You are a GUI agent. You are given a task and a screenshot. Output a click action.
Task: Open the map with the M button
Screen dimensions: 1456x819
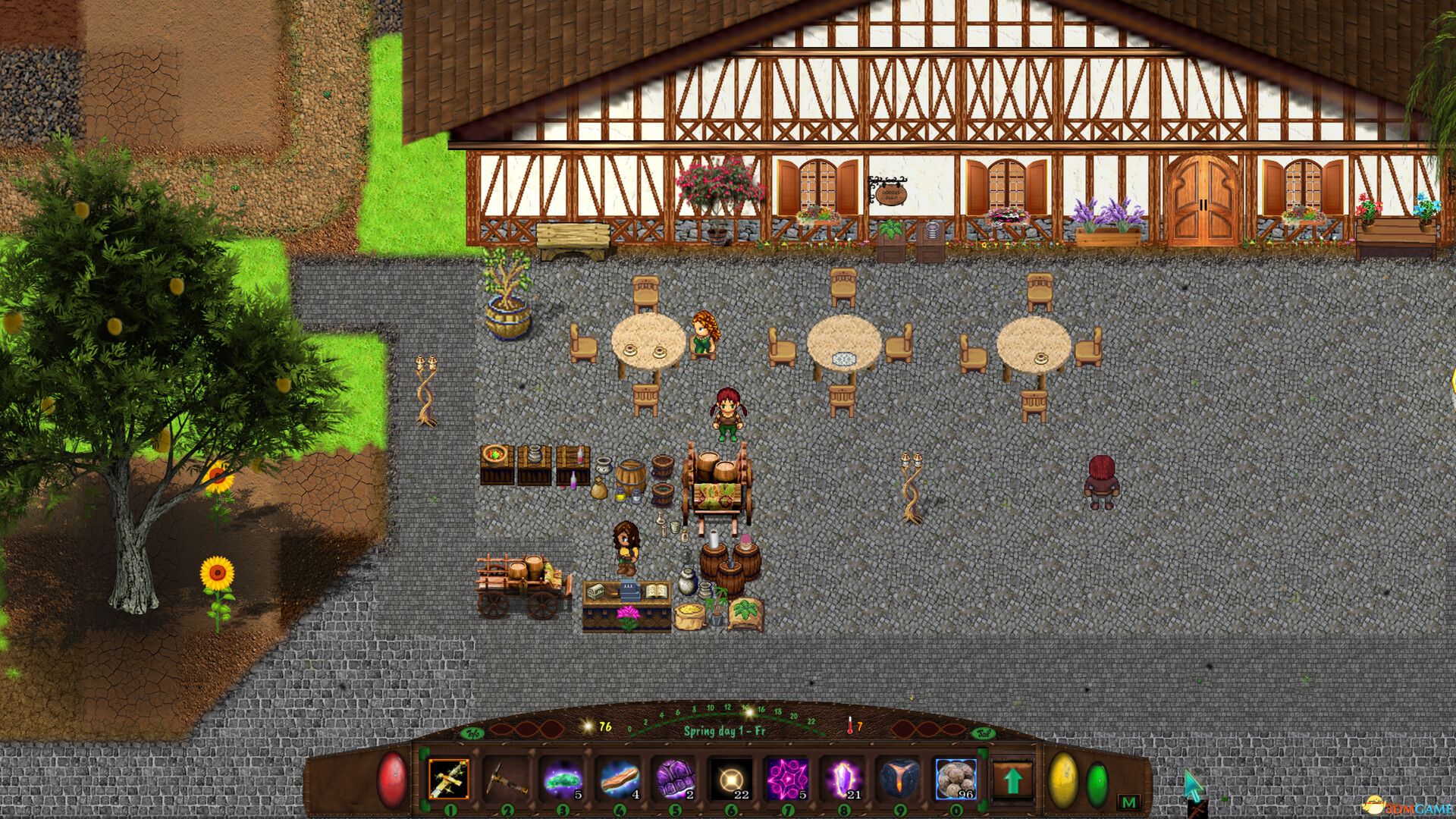pos(1128,802)
